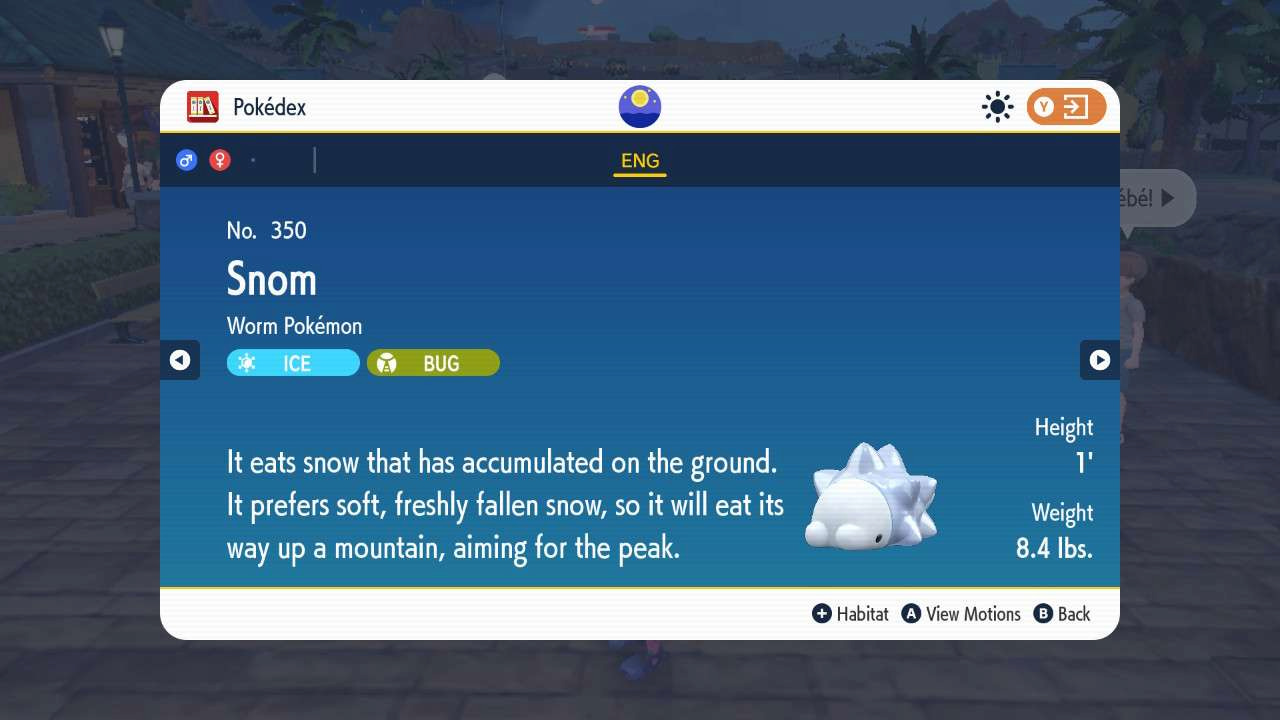Select the Back option
Viewport: 1280px width, 720px height.
[x=1072, y=614]
